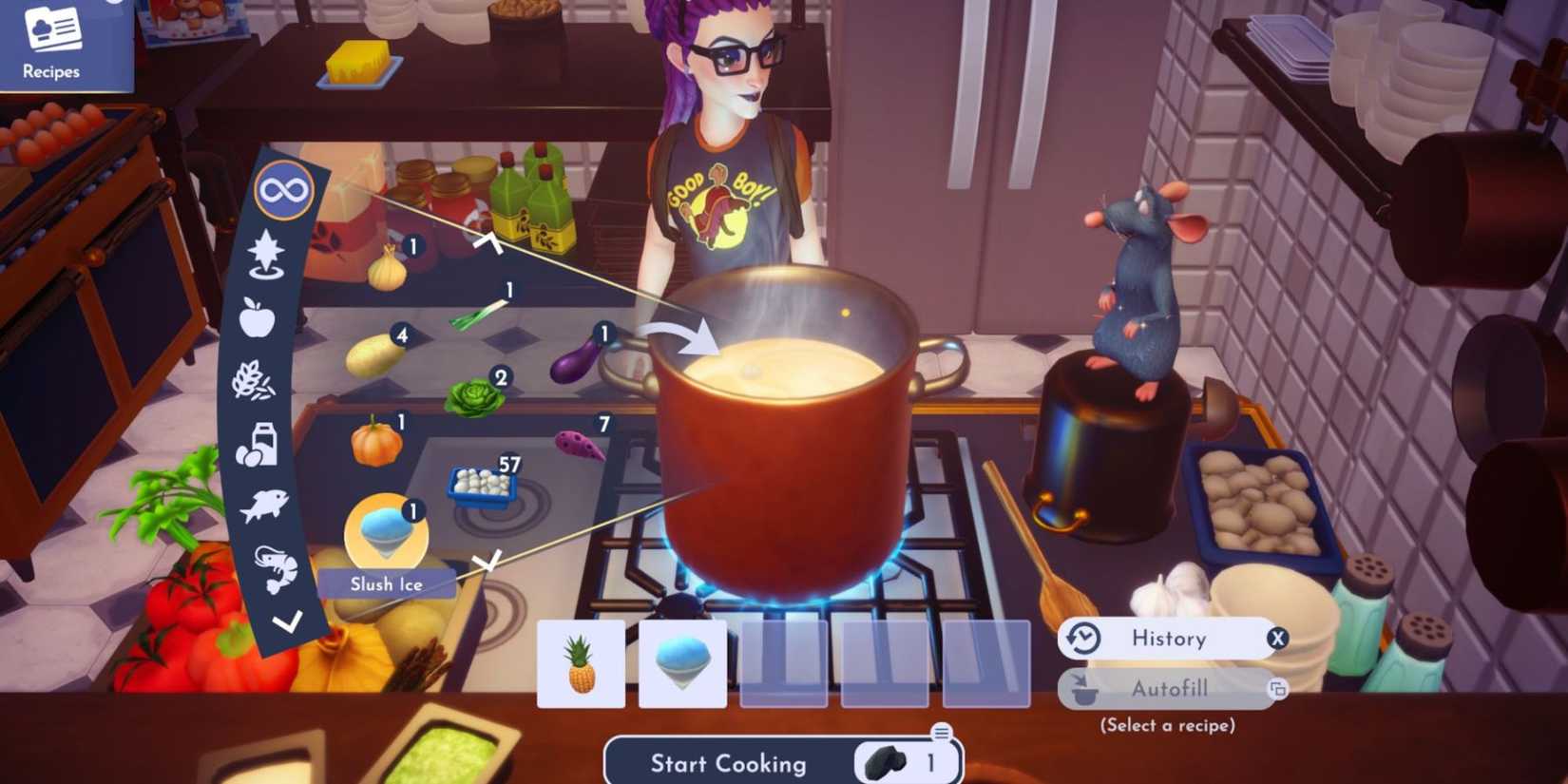Open Autofill to select a recipe

[1167, 689]
